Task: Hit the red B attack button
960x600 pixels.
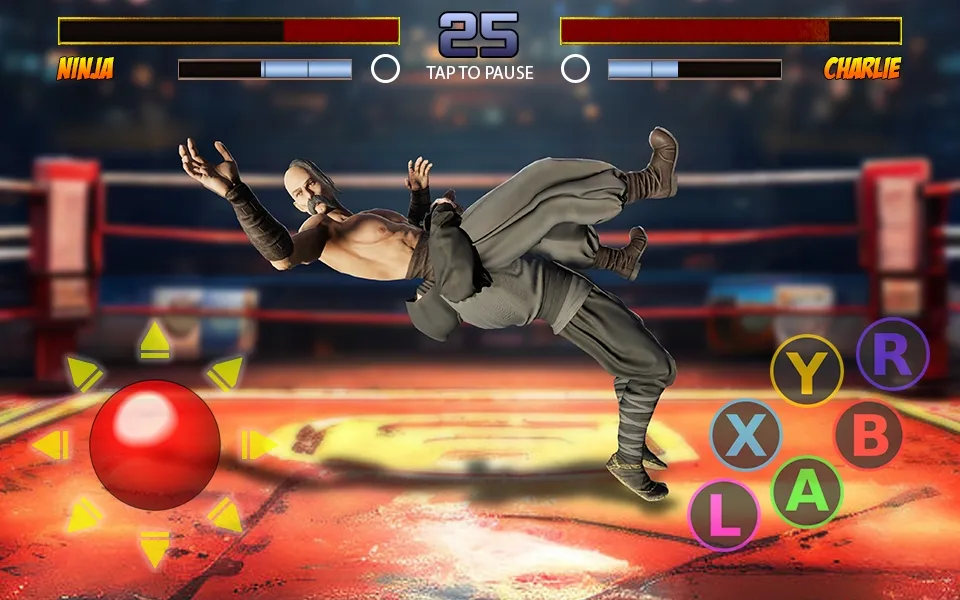Action: click(x=869, y=436)
